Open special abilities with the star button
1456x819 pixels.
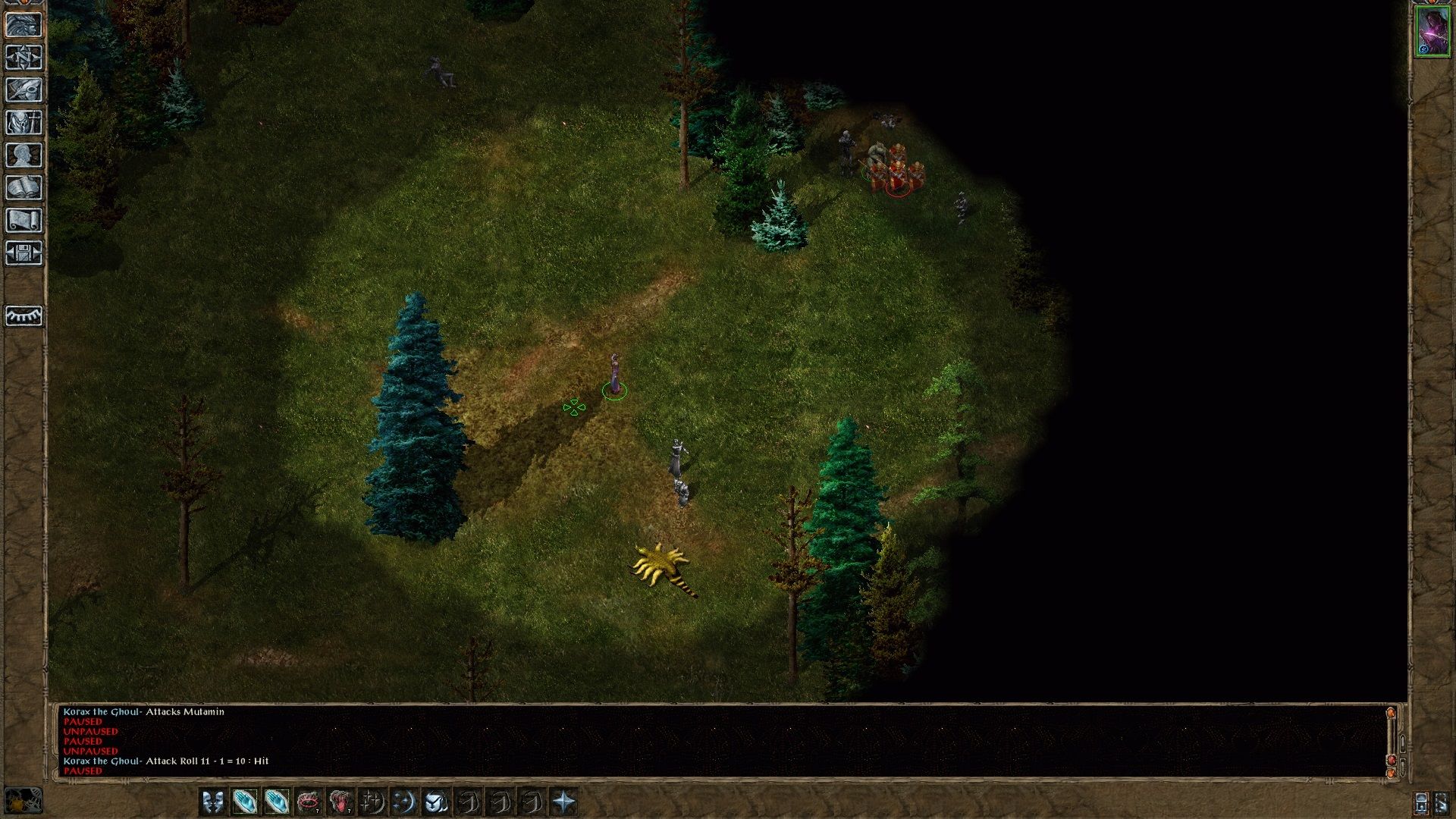coord(564,802)
